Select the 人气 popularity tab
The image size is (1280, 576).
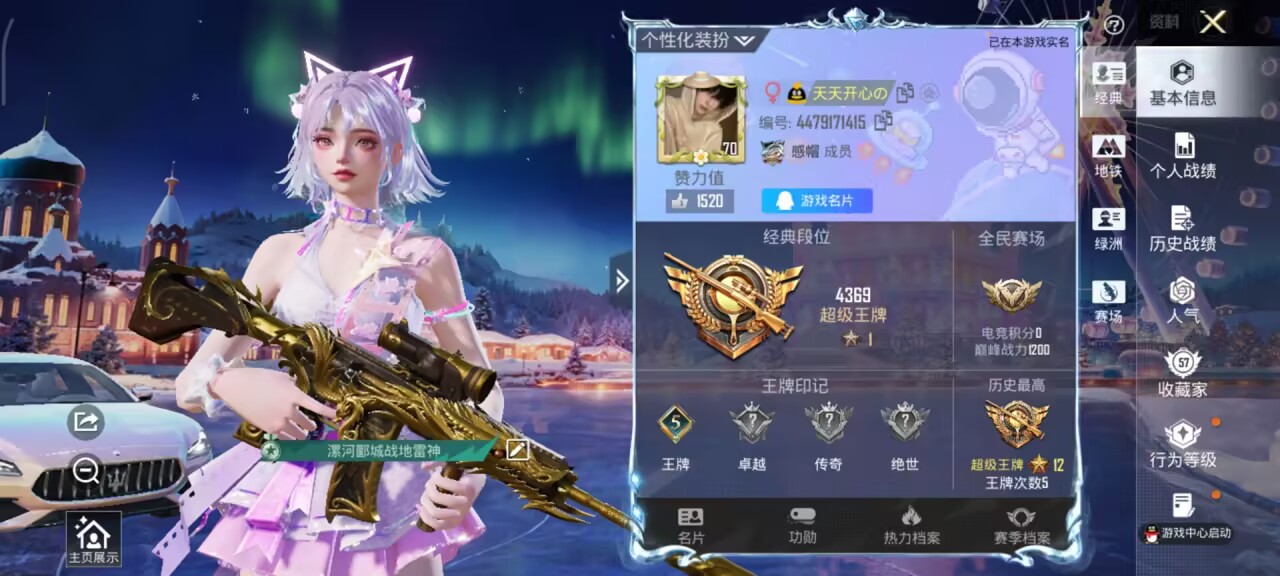pyautogui.click(x=1182, y=301)
